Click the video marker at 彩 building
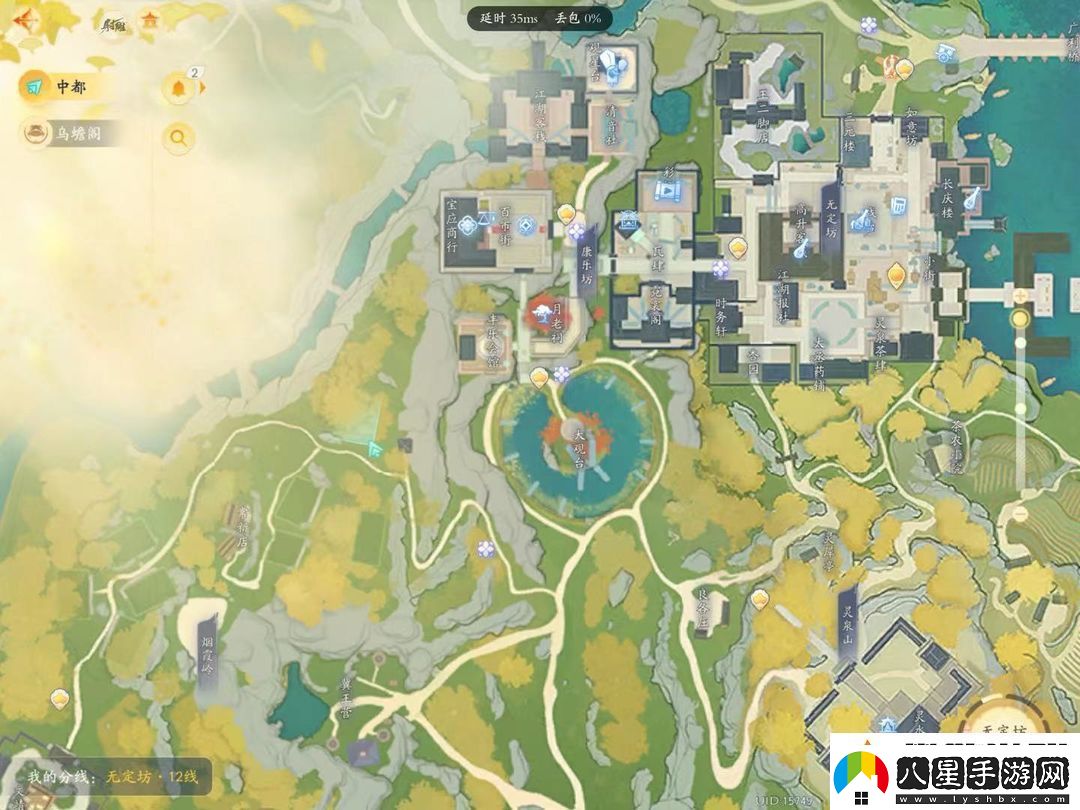The image size is (1080, 810). pyautogui.click(x=664, y=188)
